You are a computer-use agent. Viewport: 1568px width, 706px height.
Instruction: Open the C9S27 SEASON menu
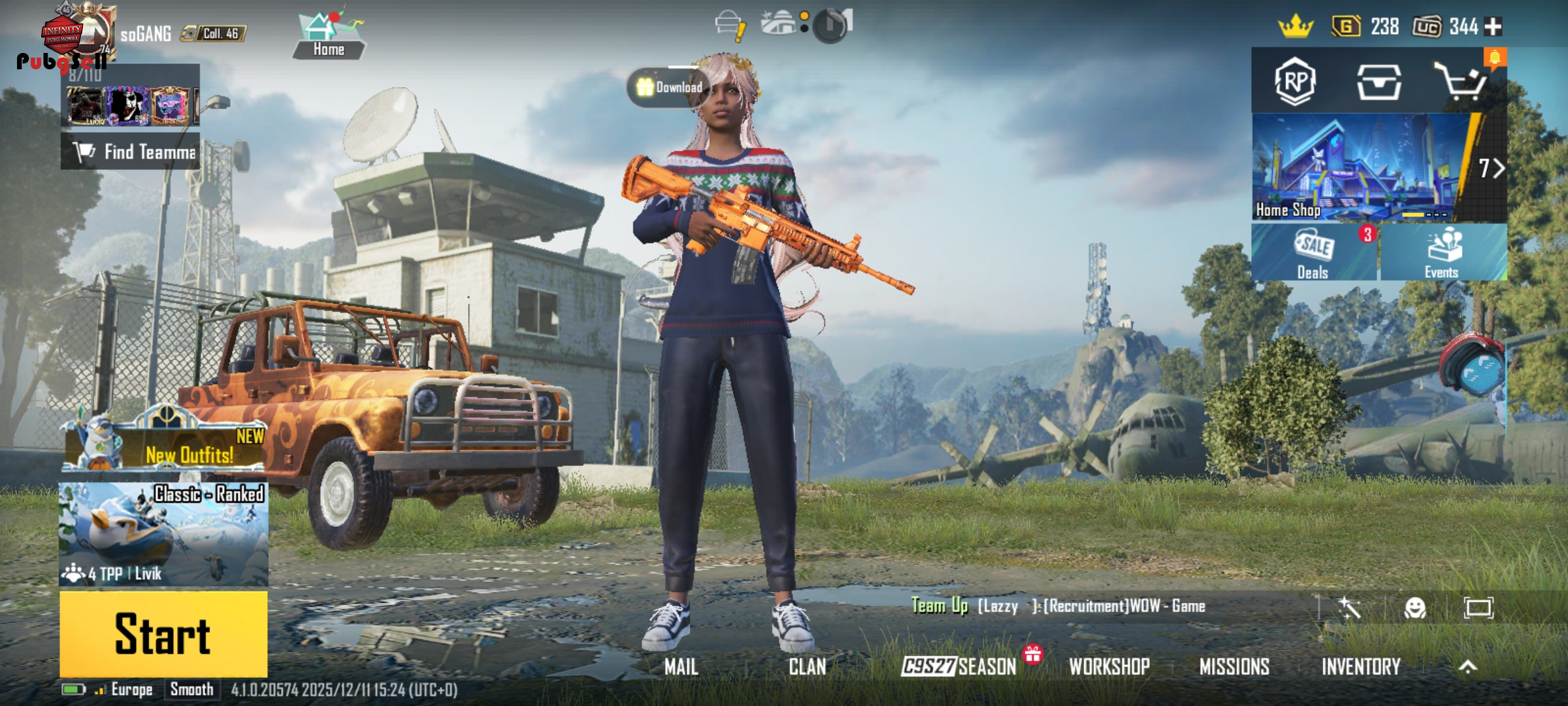[959, 667]
